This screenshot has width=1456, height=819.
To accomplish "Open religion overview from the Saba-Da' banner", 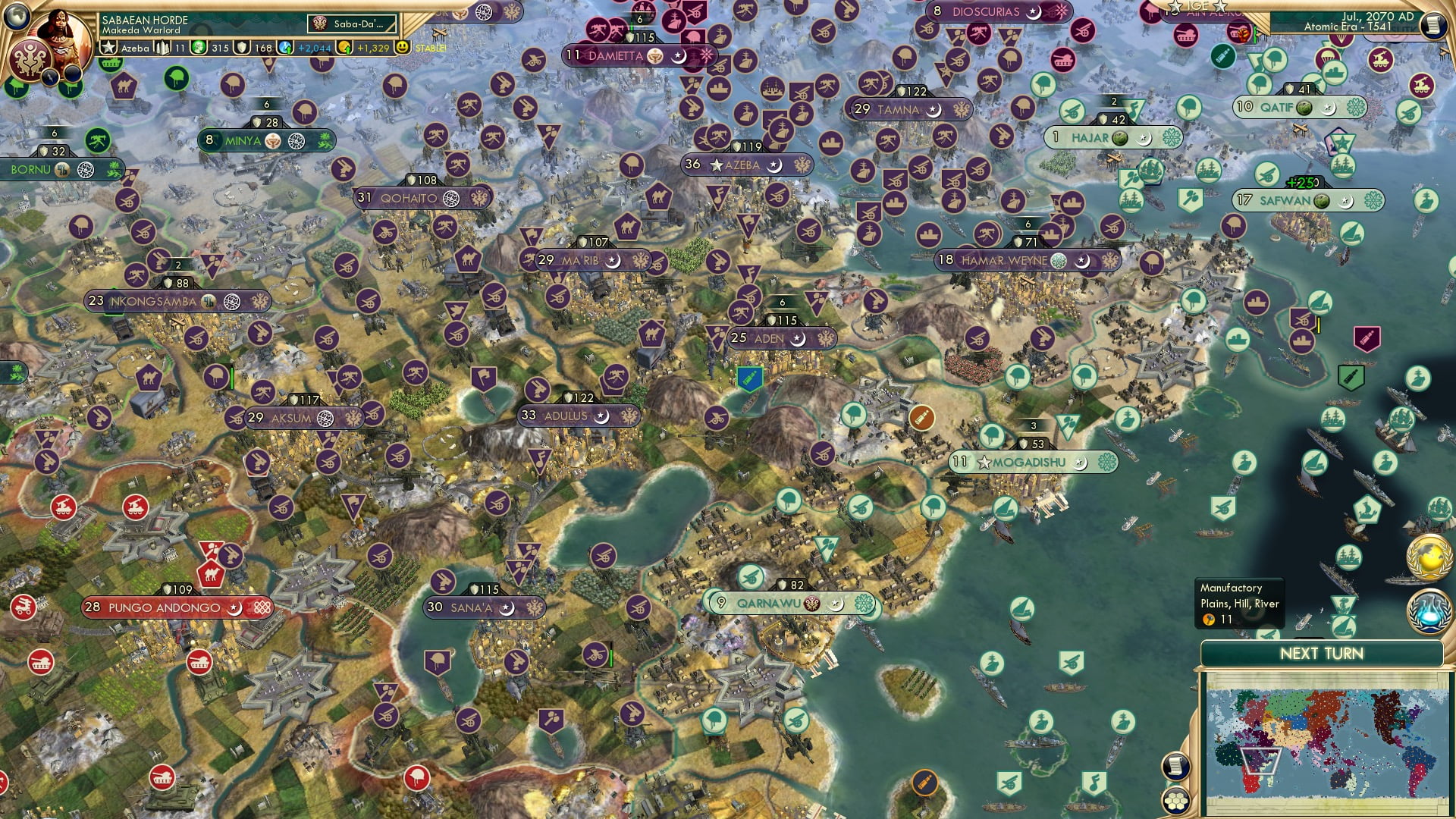I will tap(353, 24).
